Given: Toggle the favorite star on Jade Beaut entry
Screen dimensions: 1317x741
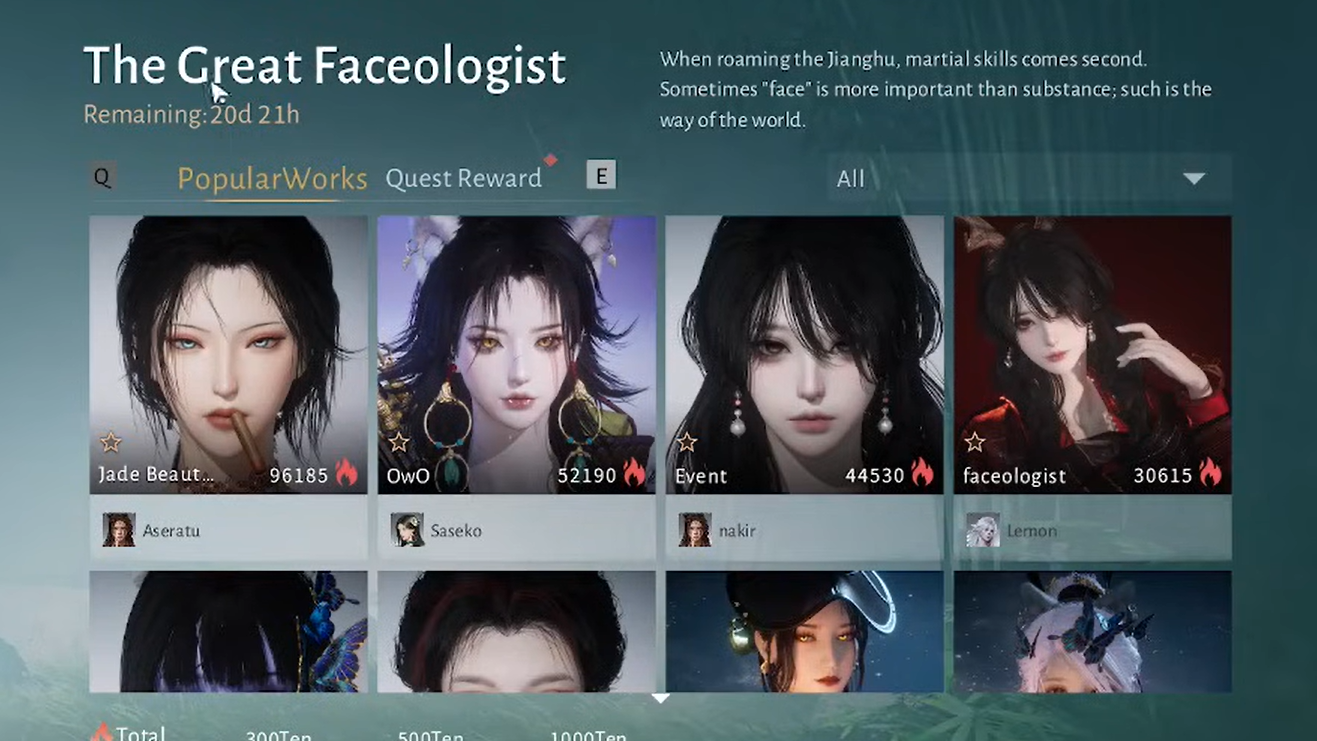Looking at the screenshot, I should [110, 441].
